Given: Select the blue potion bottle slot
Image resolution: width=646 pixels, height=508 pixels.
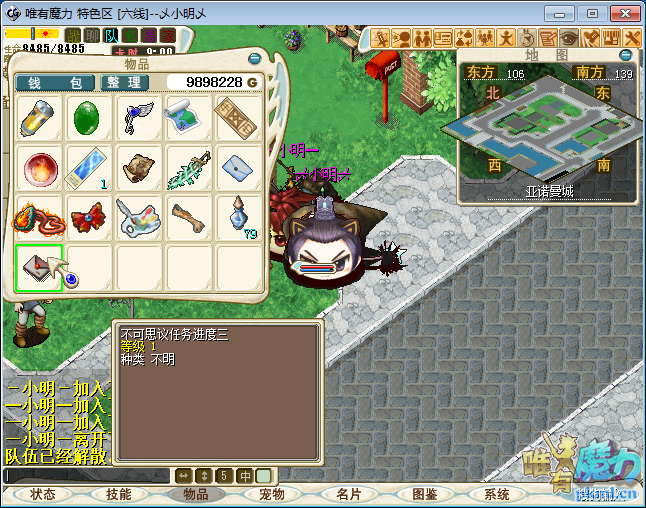Looking at the screenshot, I should pos(238,217).
